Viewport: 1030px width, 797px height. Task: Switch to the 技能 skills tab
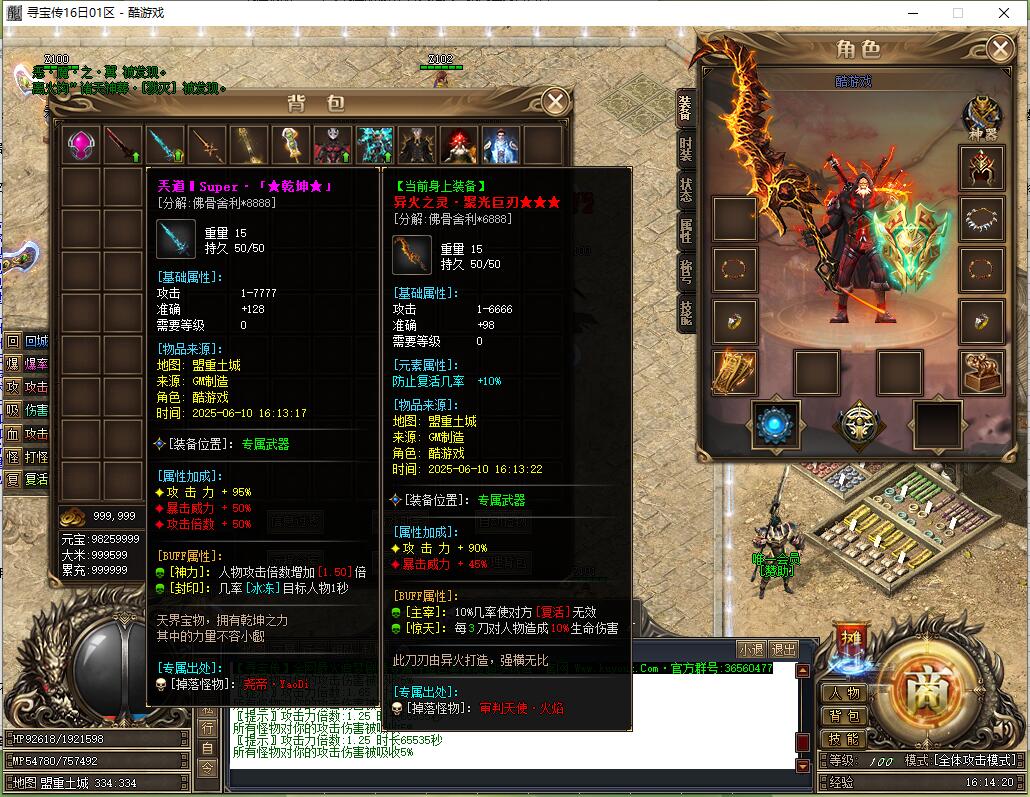[x=685, y=313]
